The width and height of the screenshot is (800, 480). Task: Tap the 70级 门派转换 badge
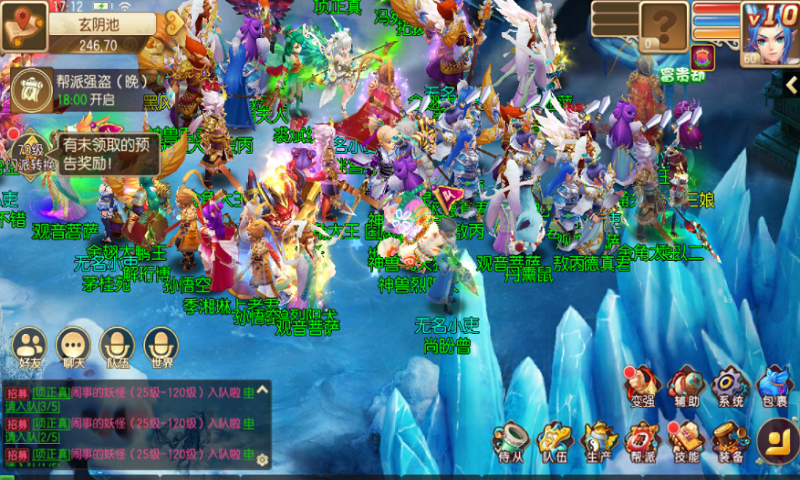point(30,153)
